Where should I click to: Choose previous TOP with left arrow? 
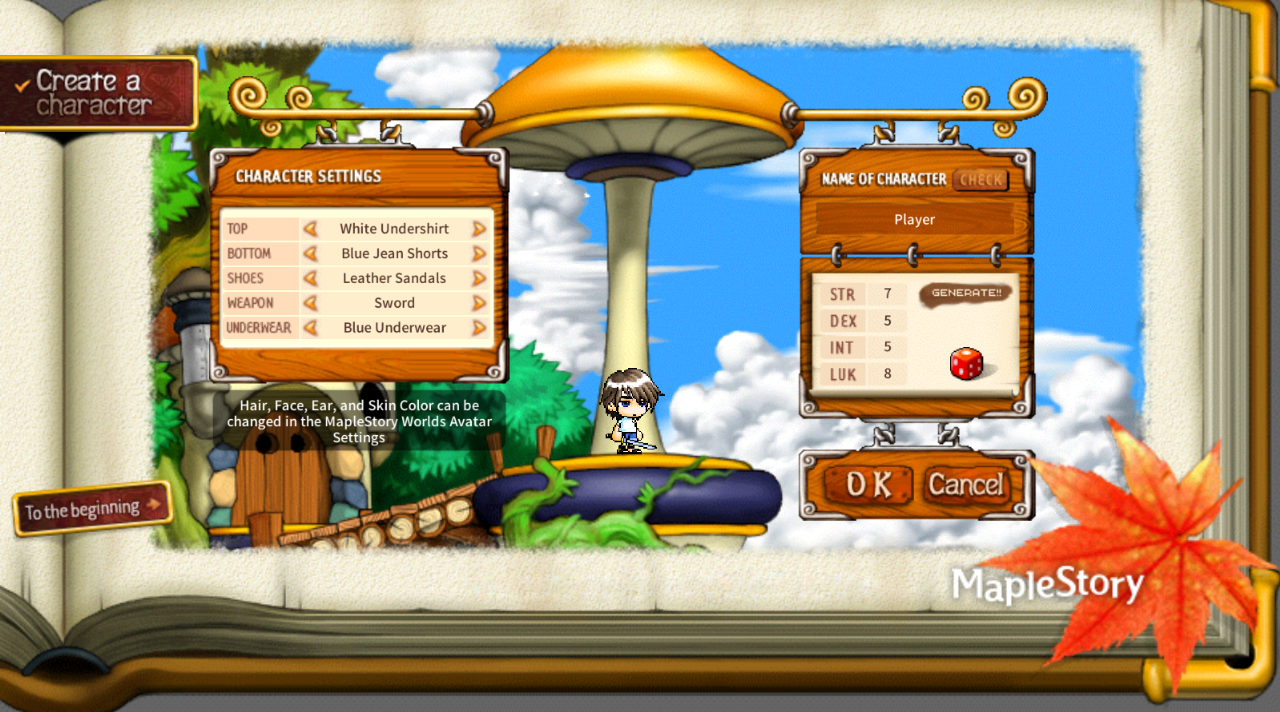[x=311, y=229]
